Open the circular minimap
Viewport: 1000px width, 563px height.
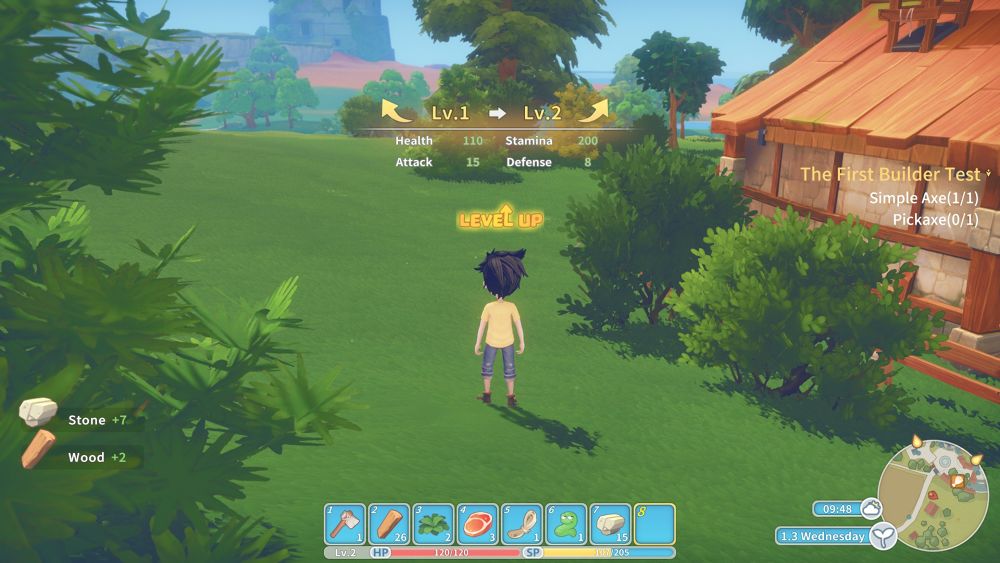(933, 495)
